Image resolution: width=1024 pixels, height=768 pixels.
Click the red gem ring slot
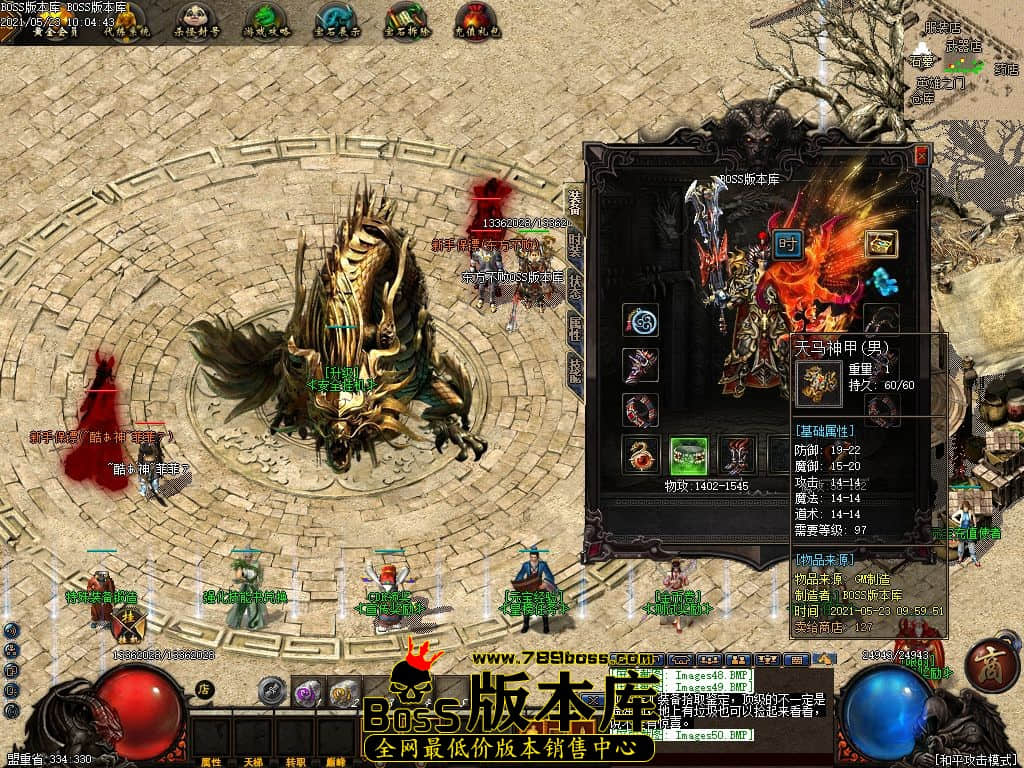click(x=640, y=455)
